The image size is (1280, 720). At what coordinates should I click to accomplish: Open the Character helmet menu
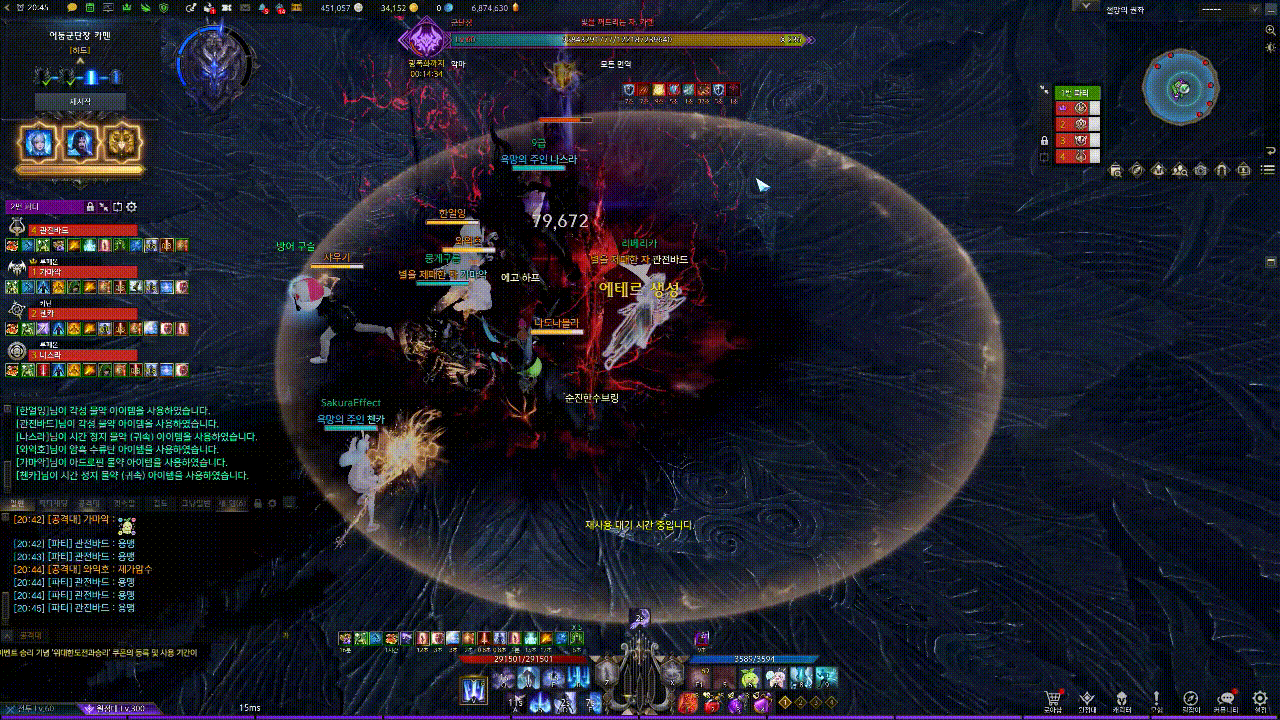pyautogui.click(x=1122, y=699)
